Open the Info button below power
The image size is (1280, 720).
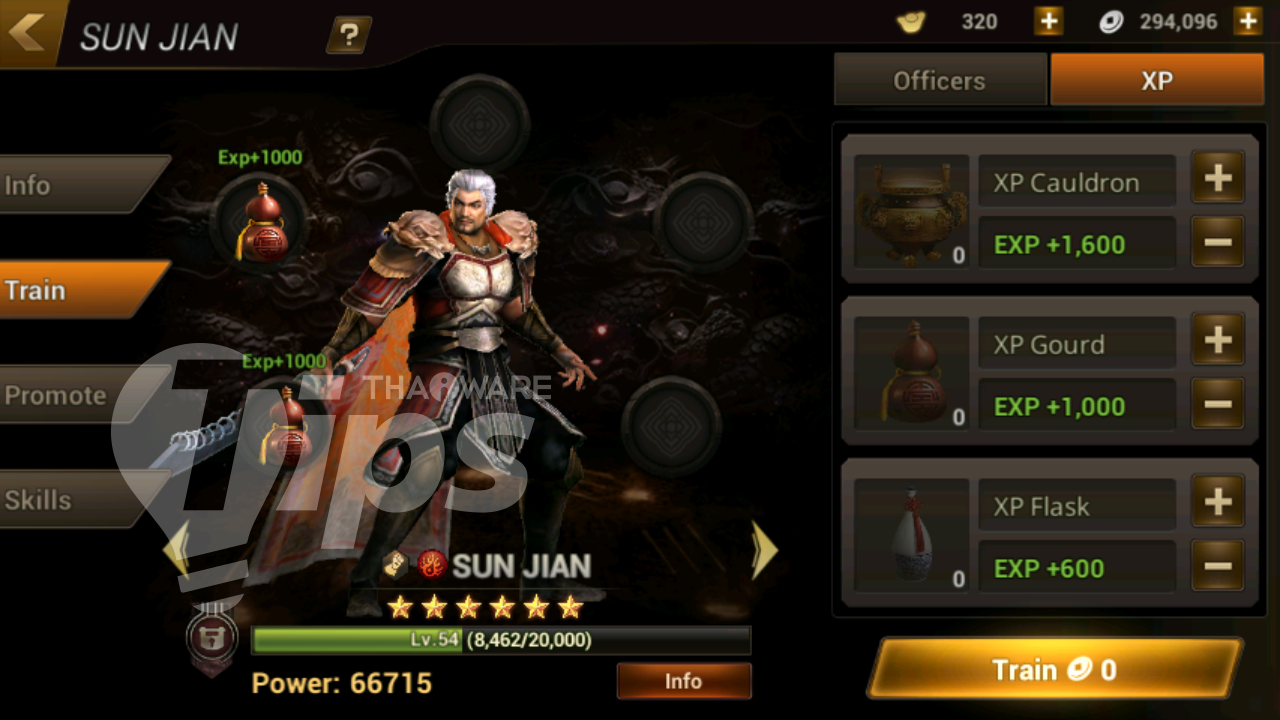683,681
